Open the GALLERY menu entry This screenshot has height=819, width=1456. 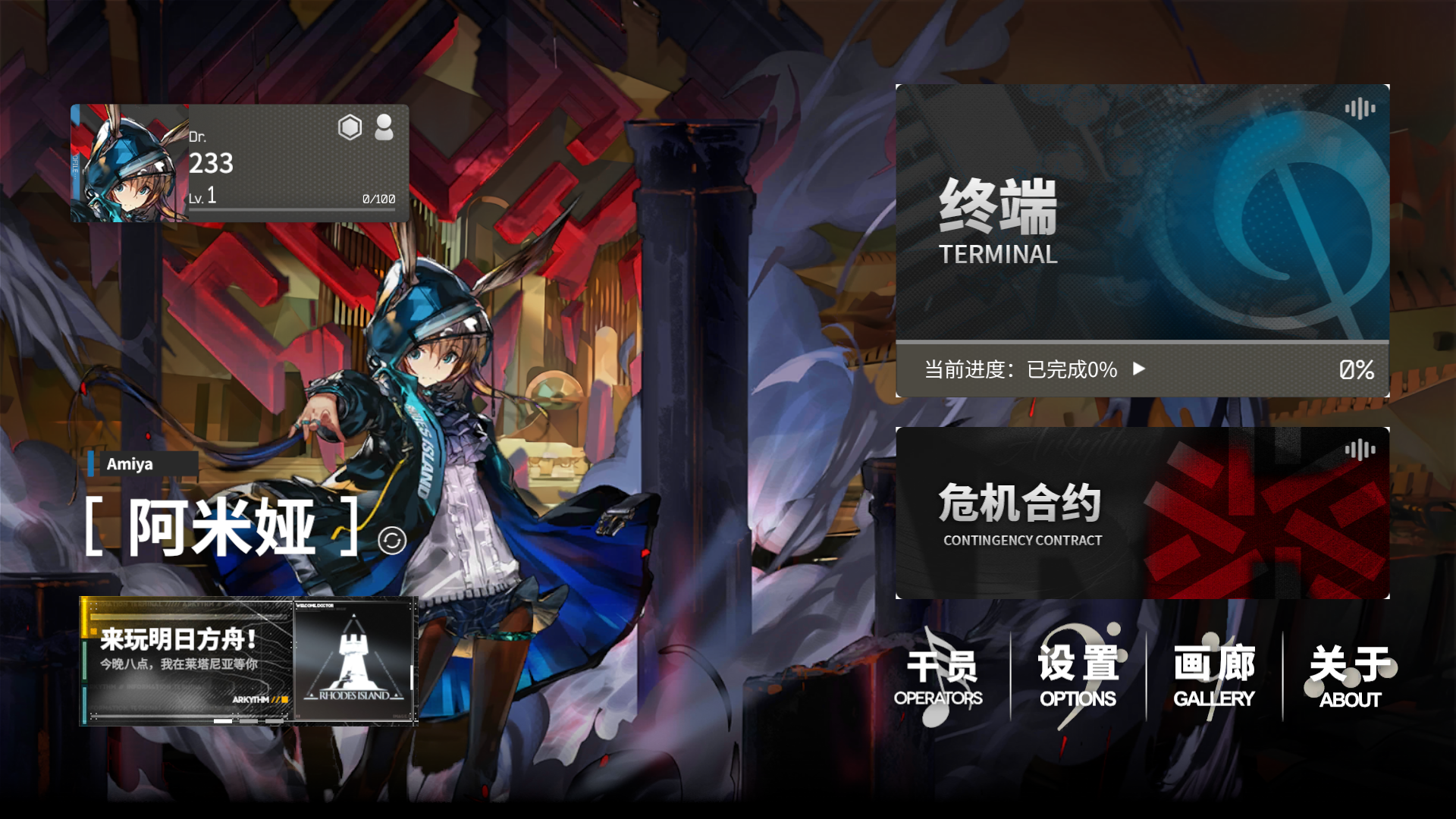(1213, 675)
